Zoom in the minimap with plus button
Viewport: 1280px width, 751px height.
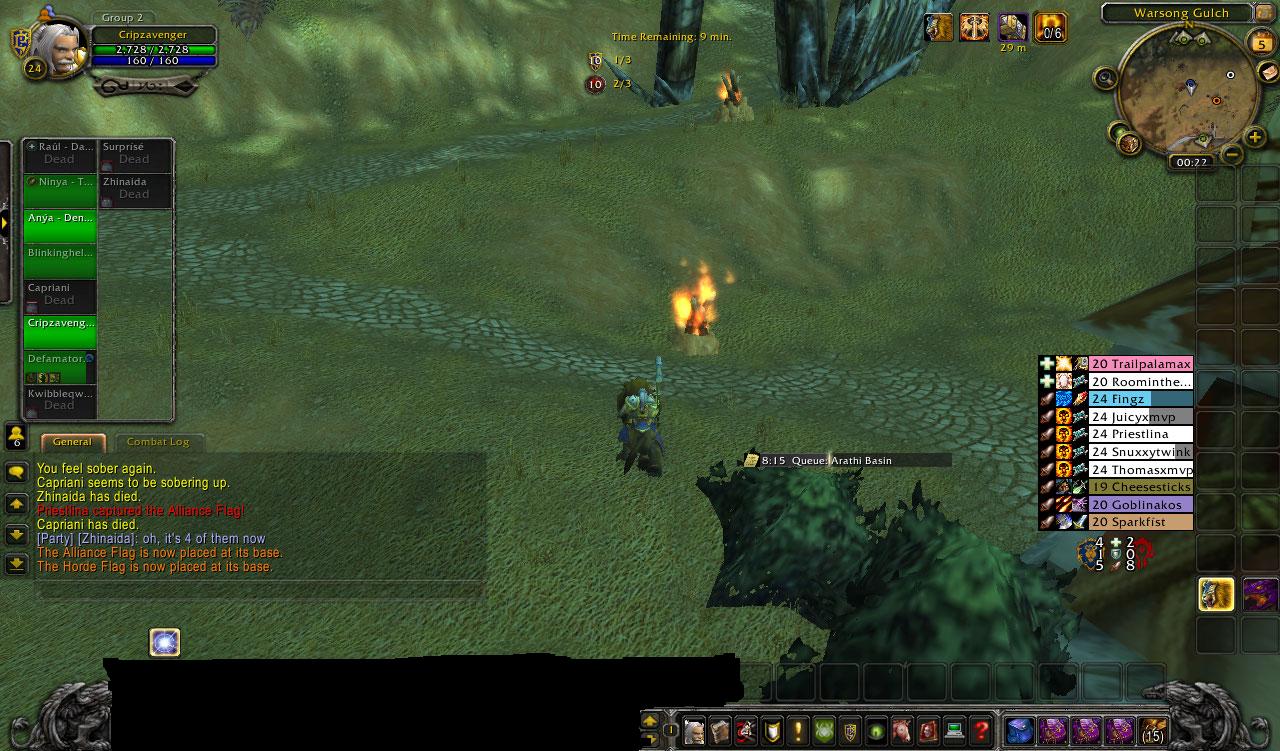coord(1255,138)
